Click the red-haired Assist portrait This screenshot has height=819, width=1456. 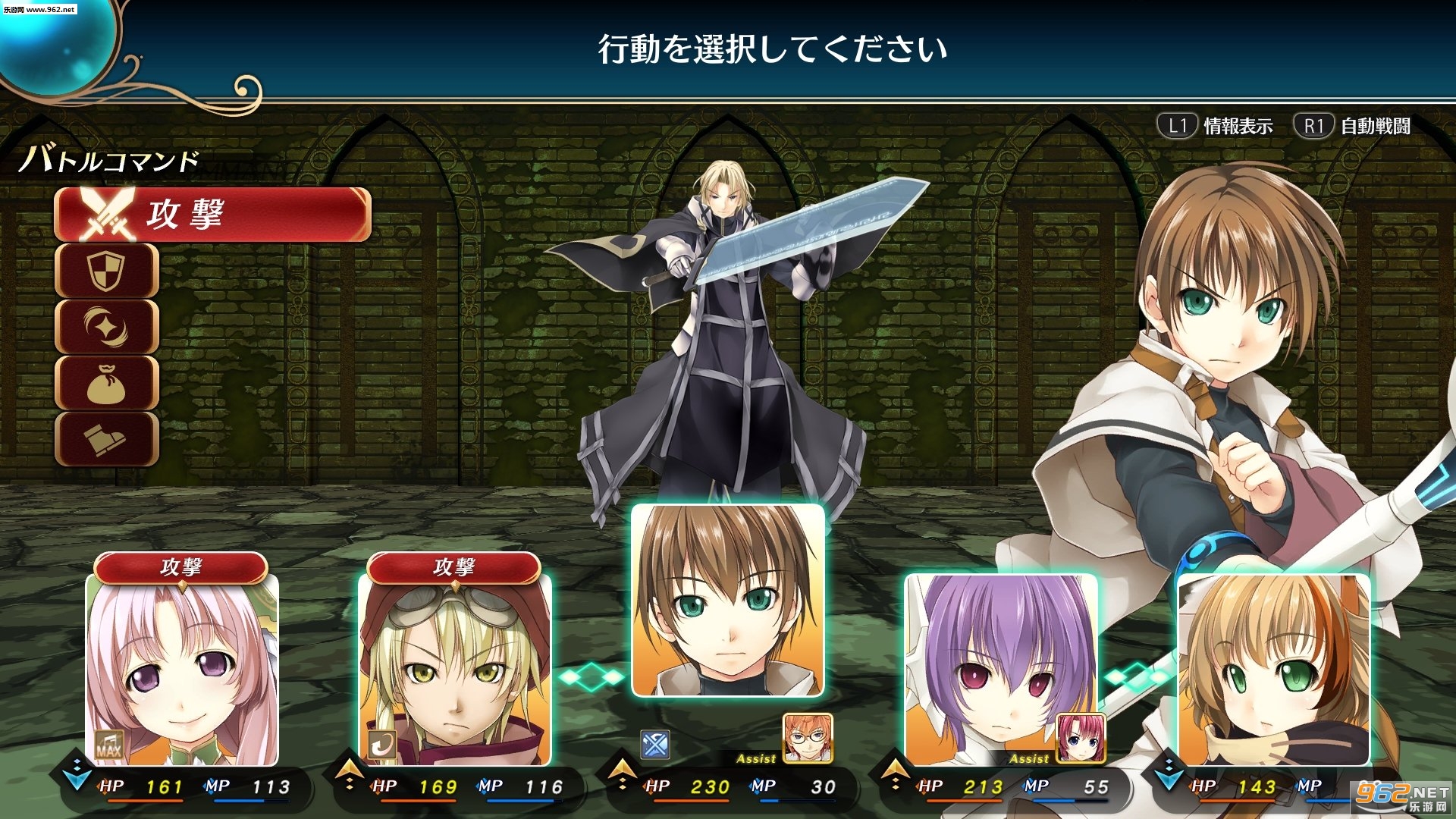coord(1081,737)
